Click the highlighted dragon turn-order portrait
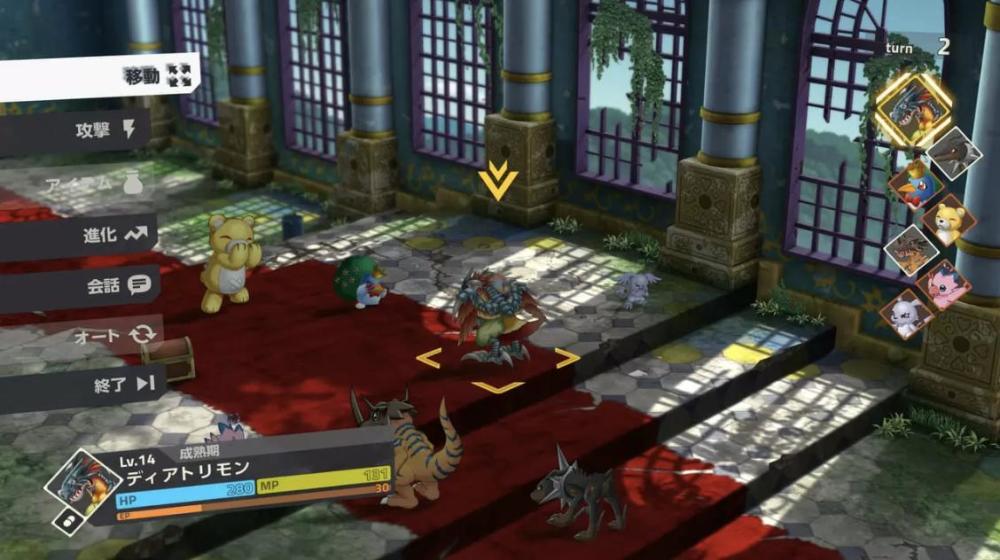 pyautogui.click(x=913, y=110)
